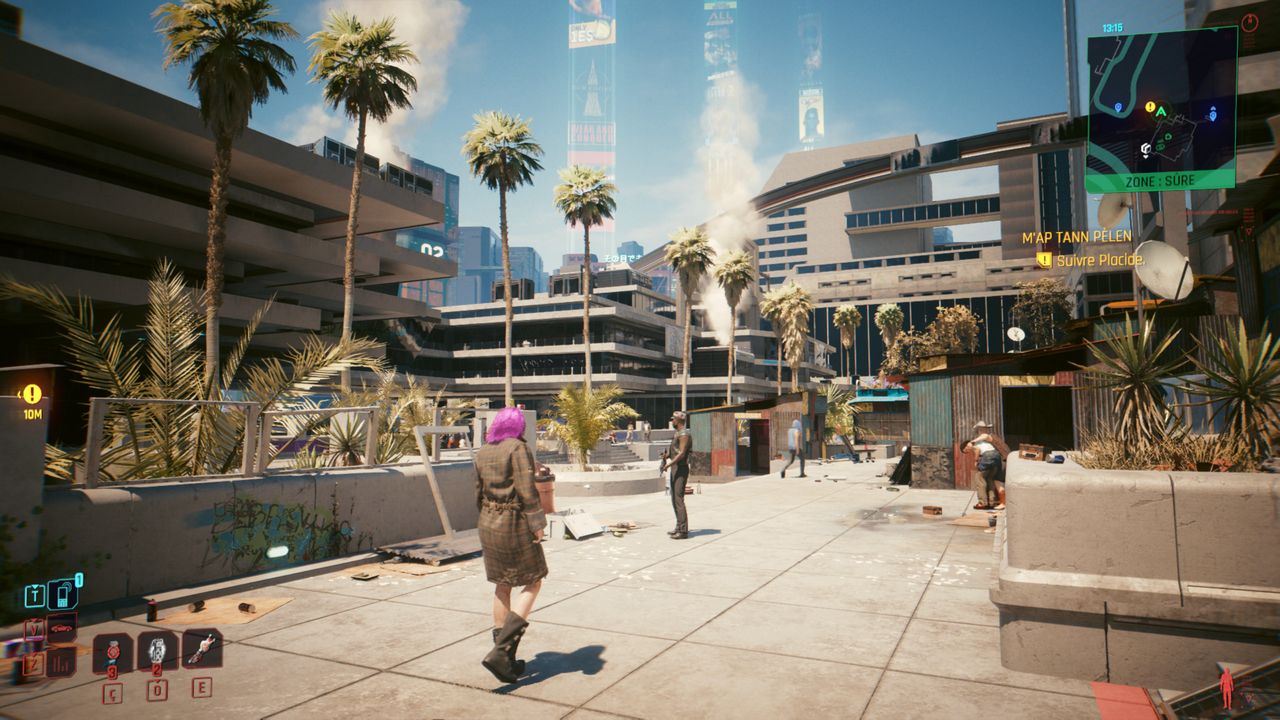Open the M'AP TANN PÈLEN quest tracker
Image resolution: width=1280 pixels, height=720 pixels.
[1076, 238]
